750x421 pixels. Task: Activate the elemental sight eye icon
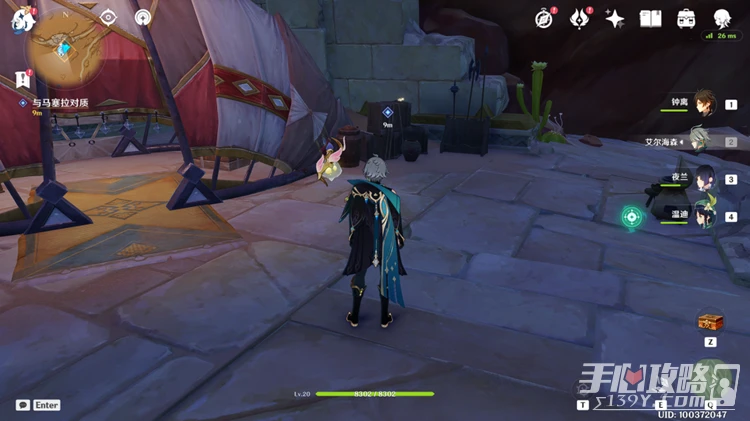click(x=109, y=17)
